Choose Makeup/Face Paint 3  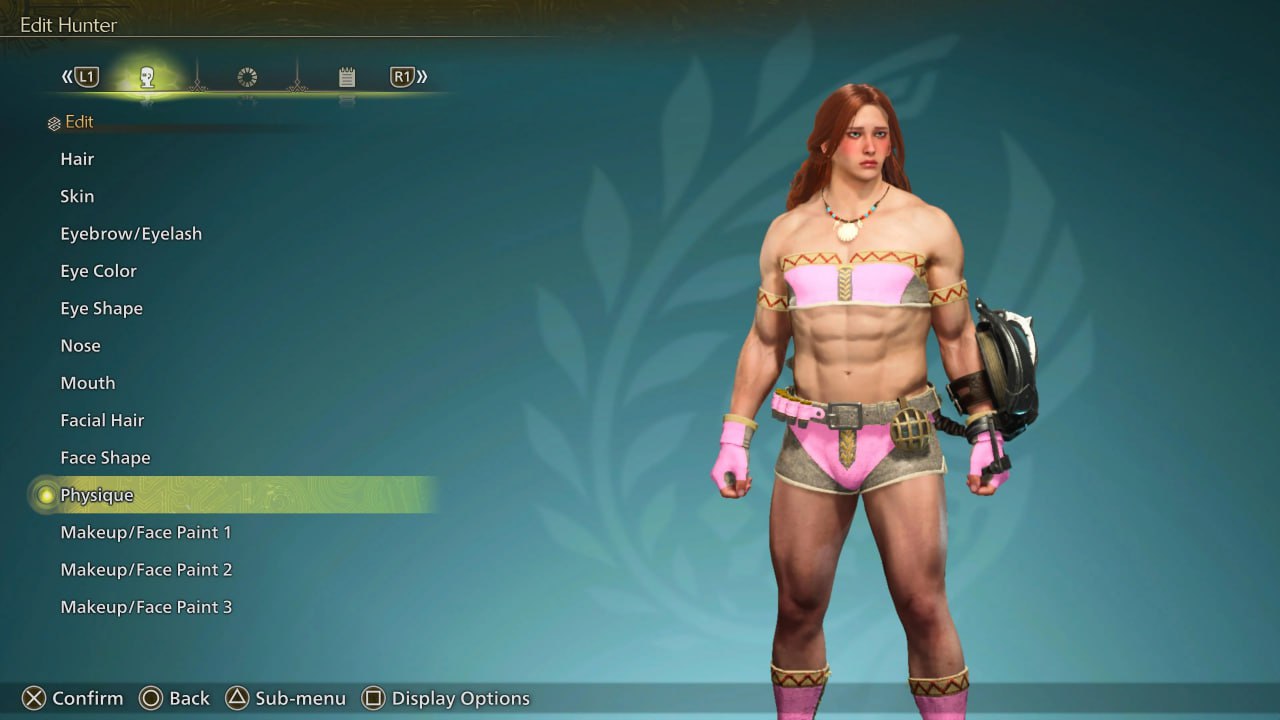146,607
